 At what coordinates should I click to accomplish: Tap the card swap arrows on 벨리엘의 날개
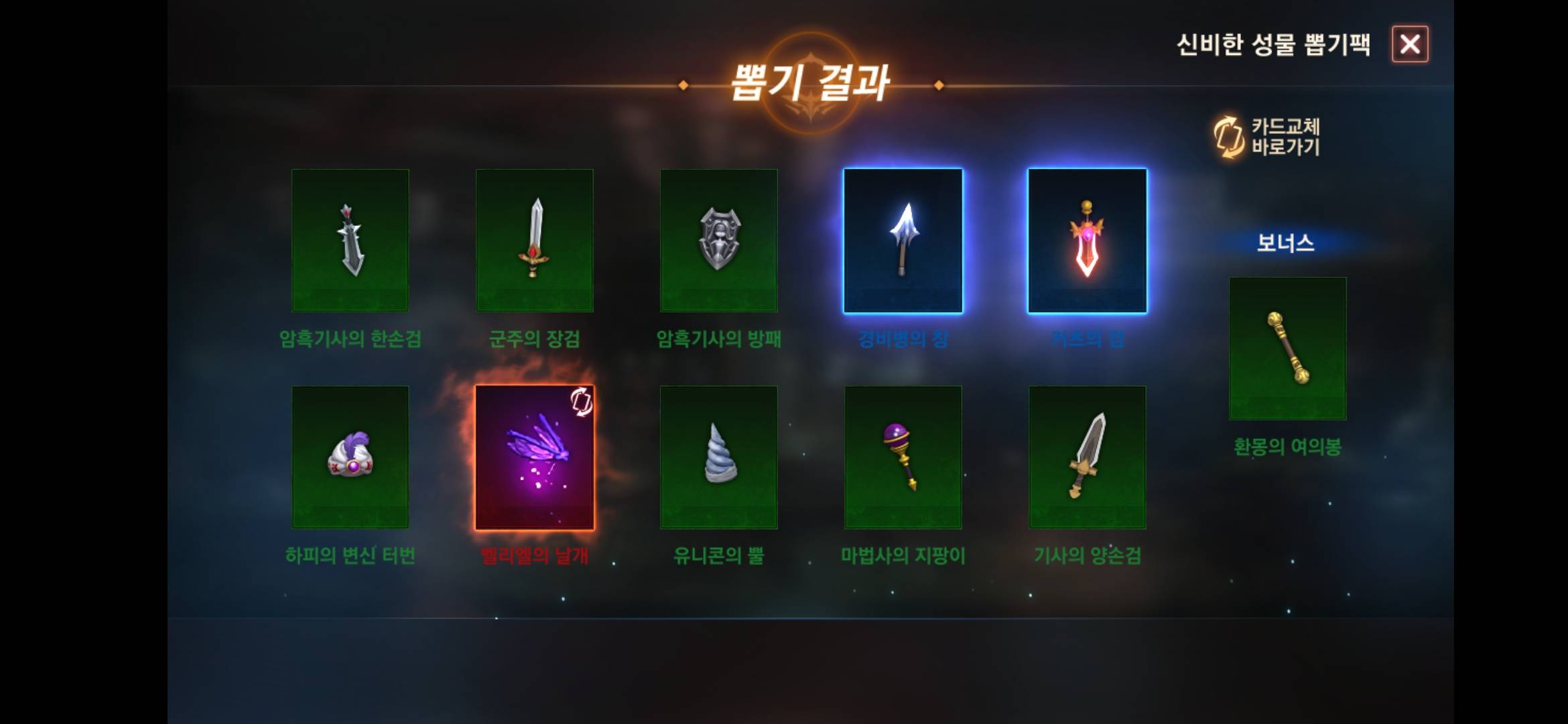point(580,402)
